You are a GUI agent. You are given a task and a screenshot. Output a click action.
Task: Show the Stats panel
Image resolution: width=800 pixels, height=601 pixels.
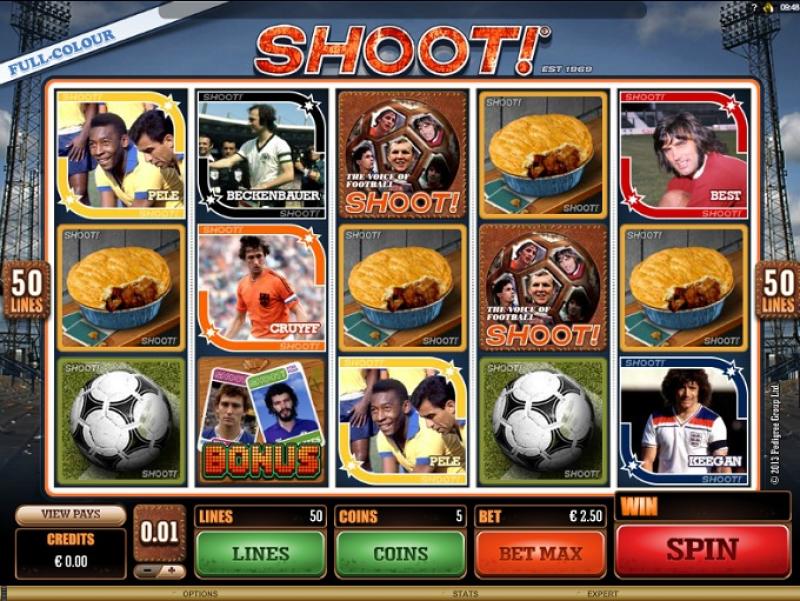coord(465,594)
